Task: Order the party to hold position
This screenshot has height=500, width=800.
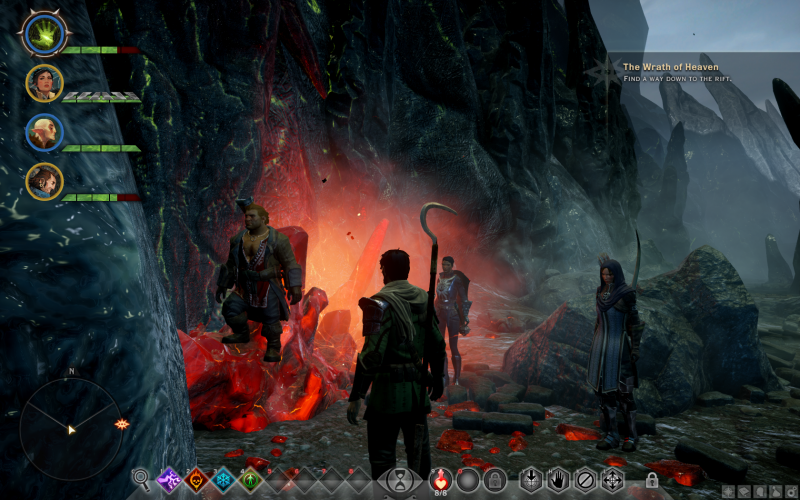Action: (558, 479)
